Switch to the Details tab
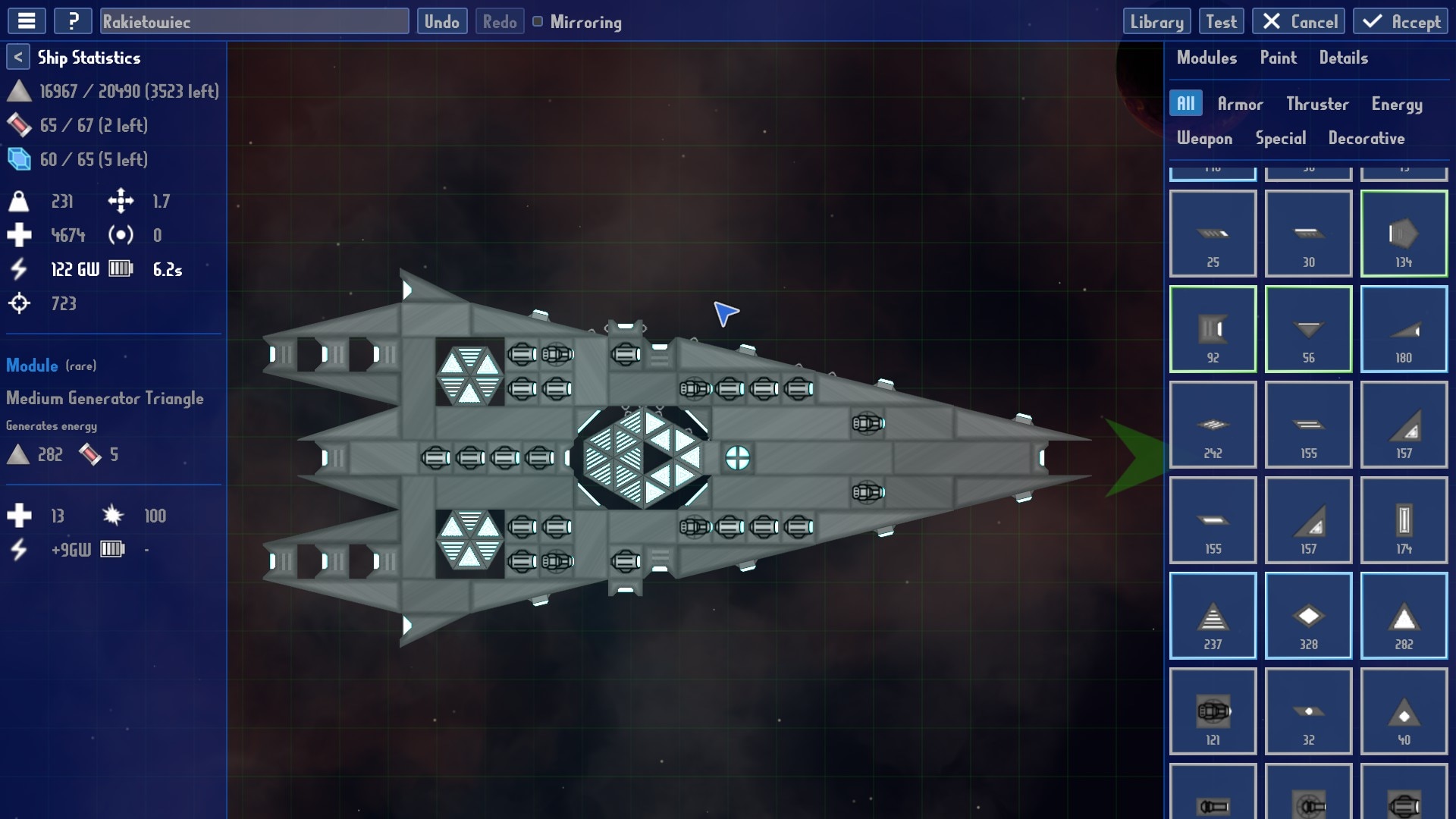 coord(1343,58)
